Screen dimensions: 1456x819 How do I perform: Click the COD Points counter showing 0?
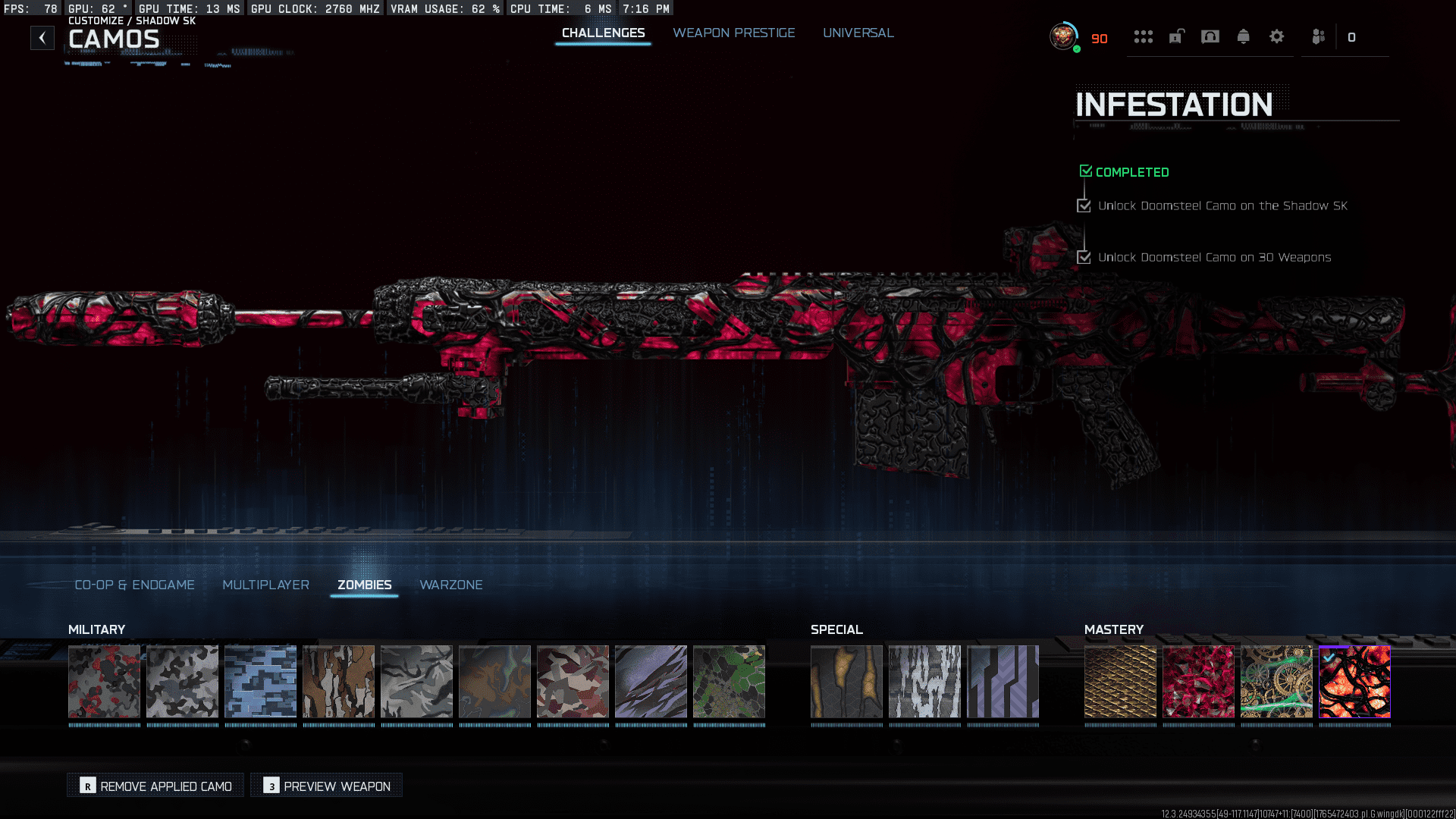tap(1352, 36)
